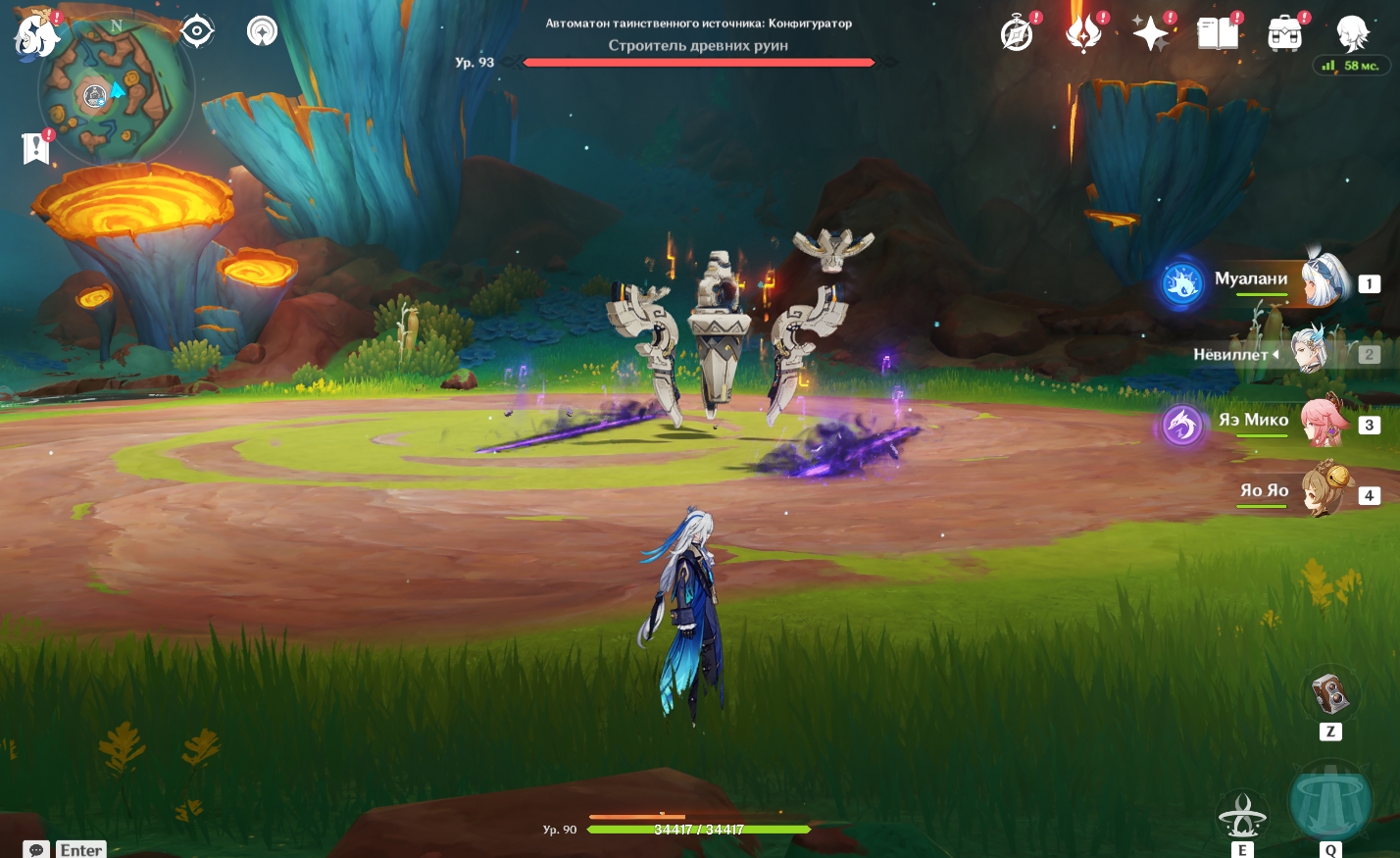Open the co-op mode round icon
The width and height of the screenshot is (1400, 858).
click(262, 31)
